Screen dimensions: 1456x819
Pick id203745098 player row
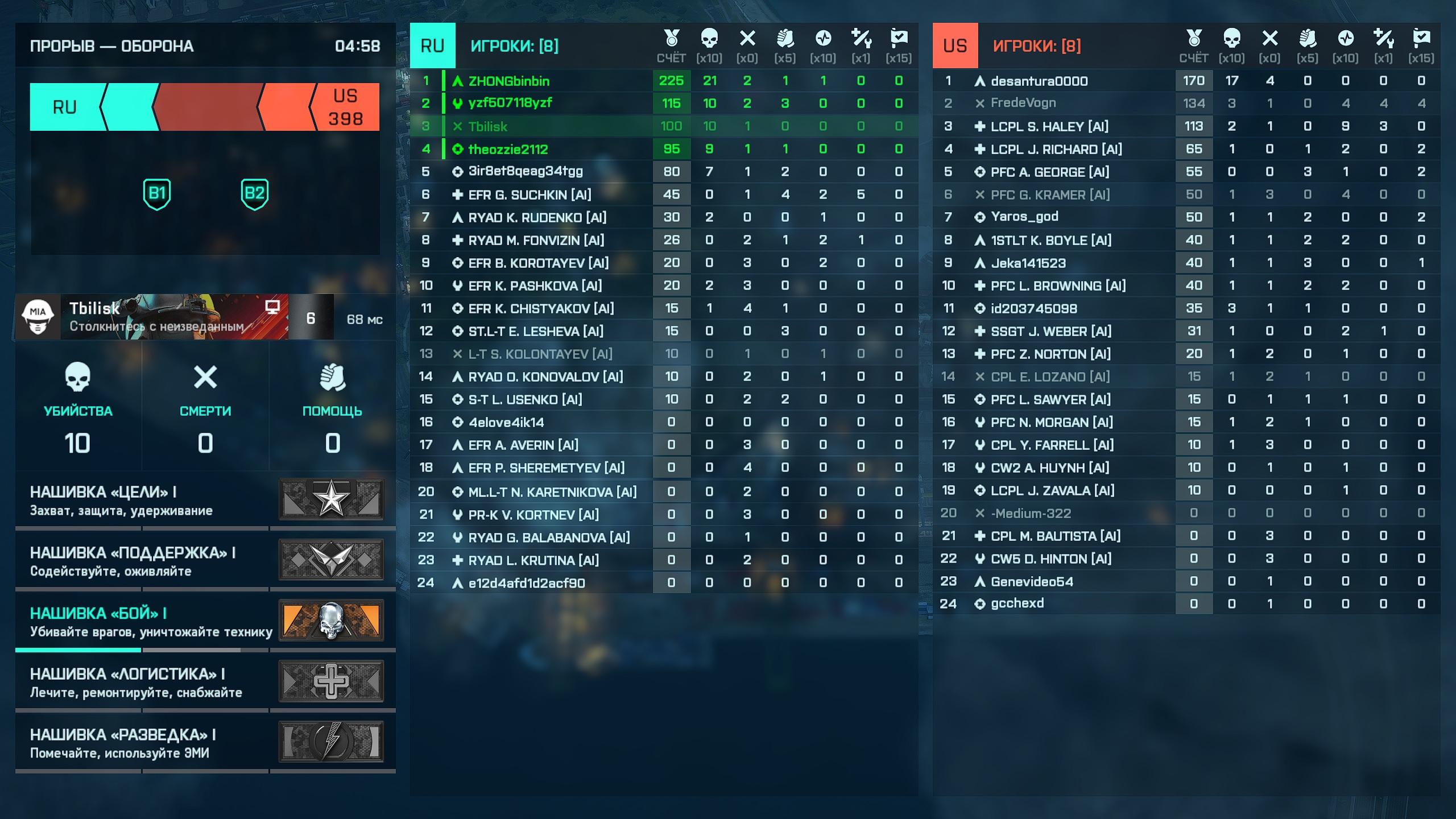point(1034,308)
